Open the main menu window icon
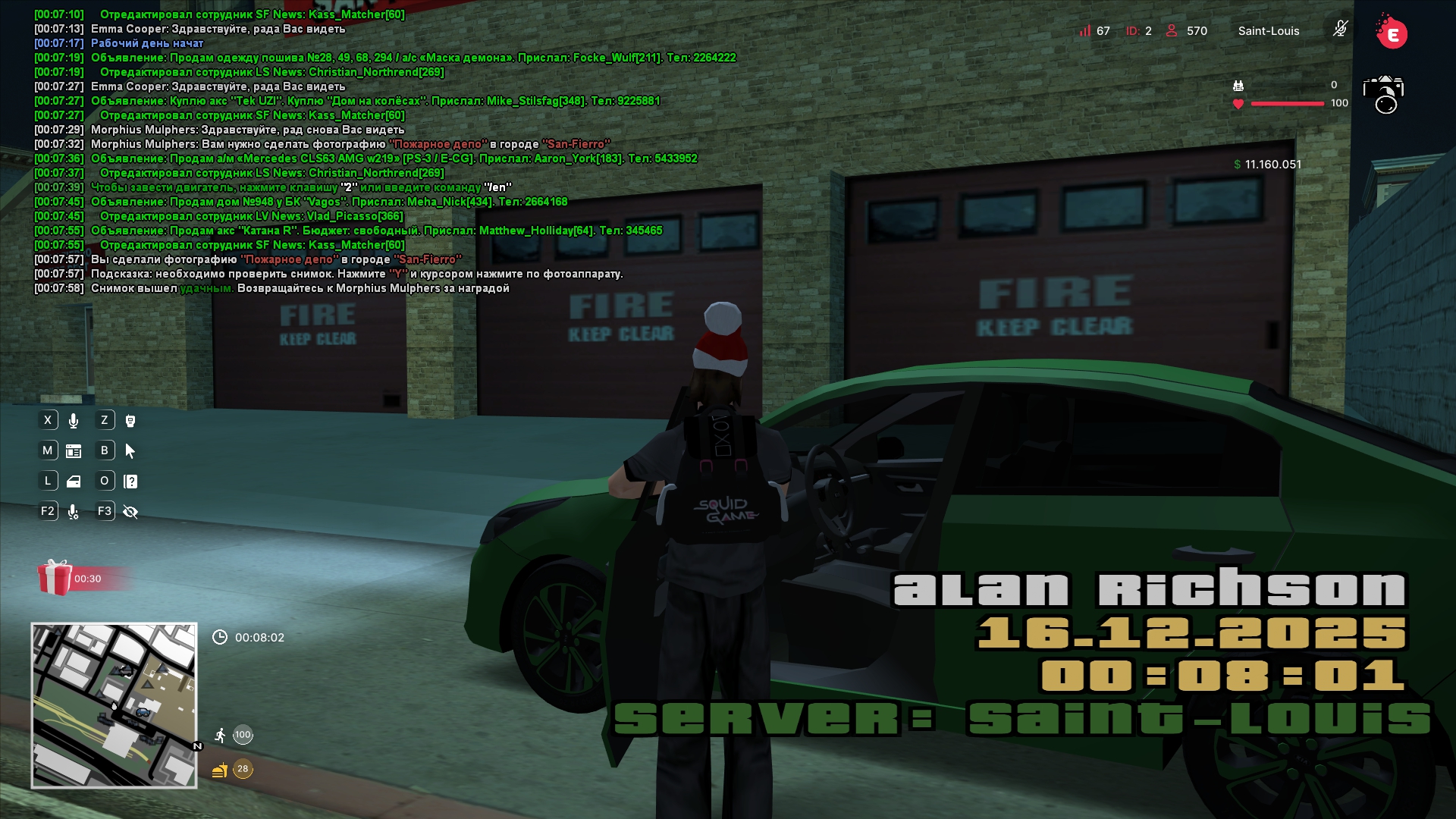1456x819 pixels. tap(74, 451)
